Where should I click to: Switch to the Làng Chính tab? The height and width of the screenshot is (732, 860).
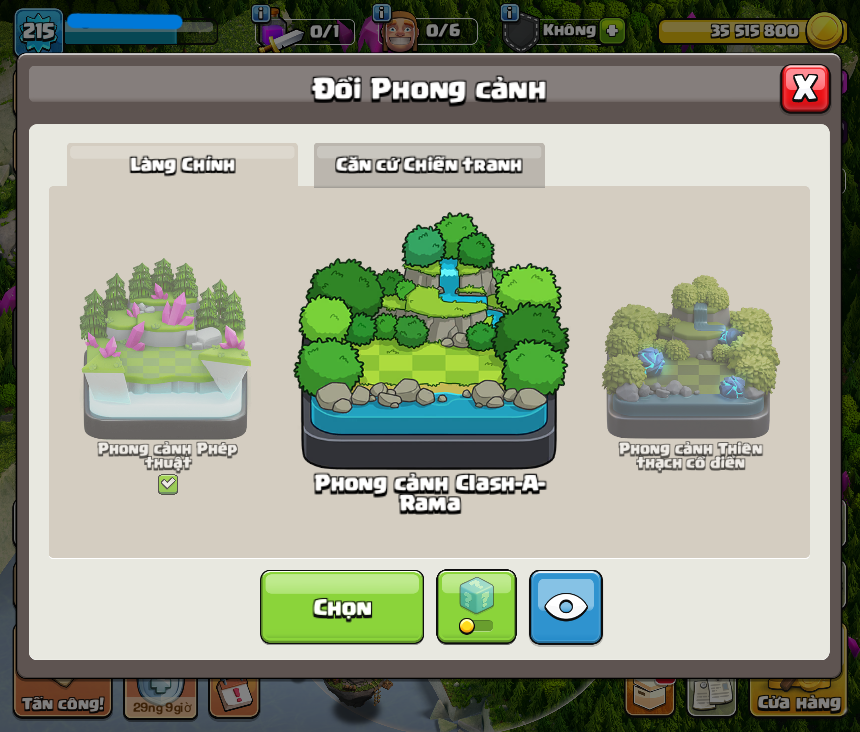point(182,165)
